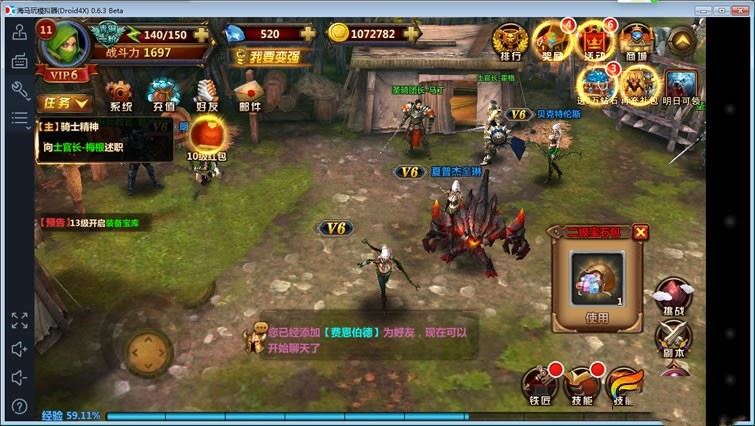This screenshot has width=755, height=426.
Task: Tap the 我要变强 button
Action: (x=266, y=57)
